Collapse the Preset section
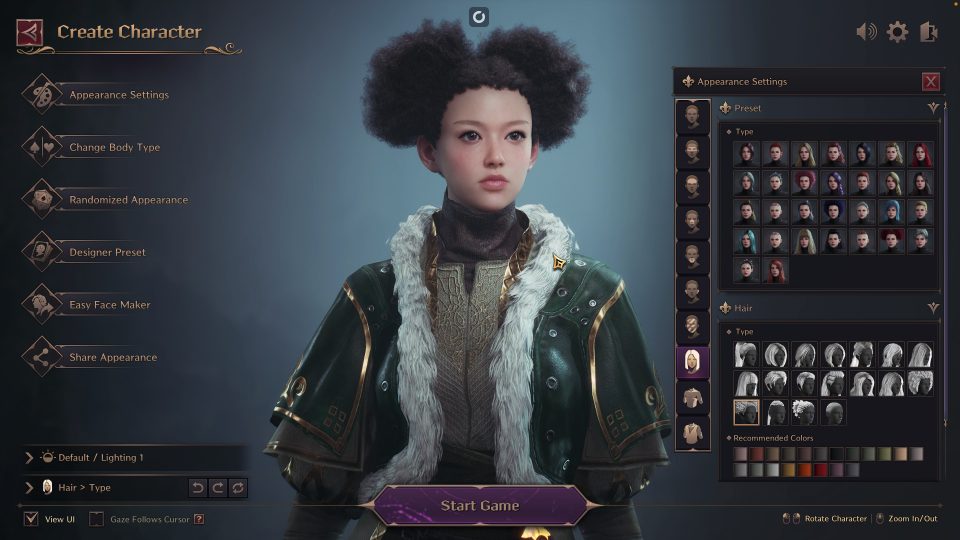The height and width of the screenshot is (540, 960). [x=933, y=108]
